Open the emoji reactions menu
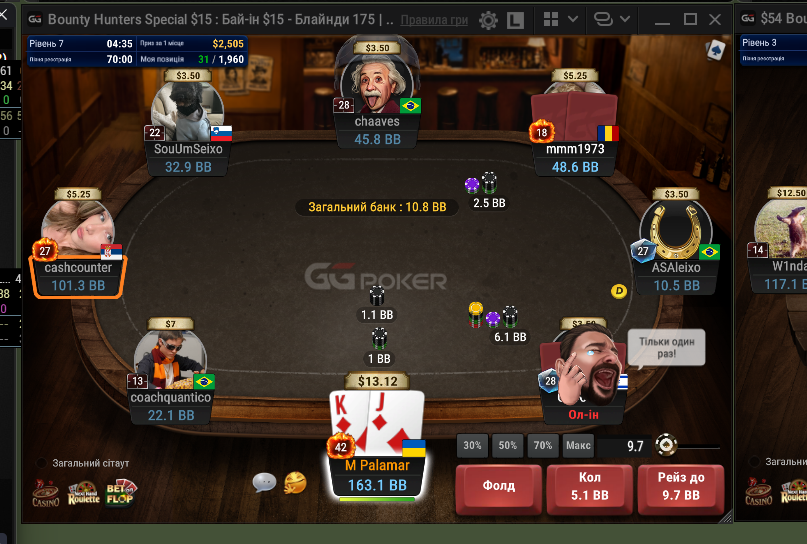This screenshot has width=807, height=544. (x=295, y=482)
